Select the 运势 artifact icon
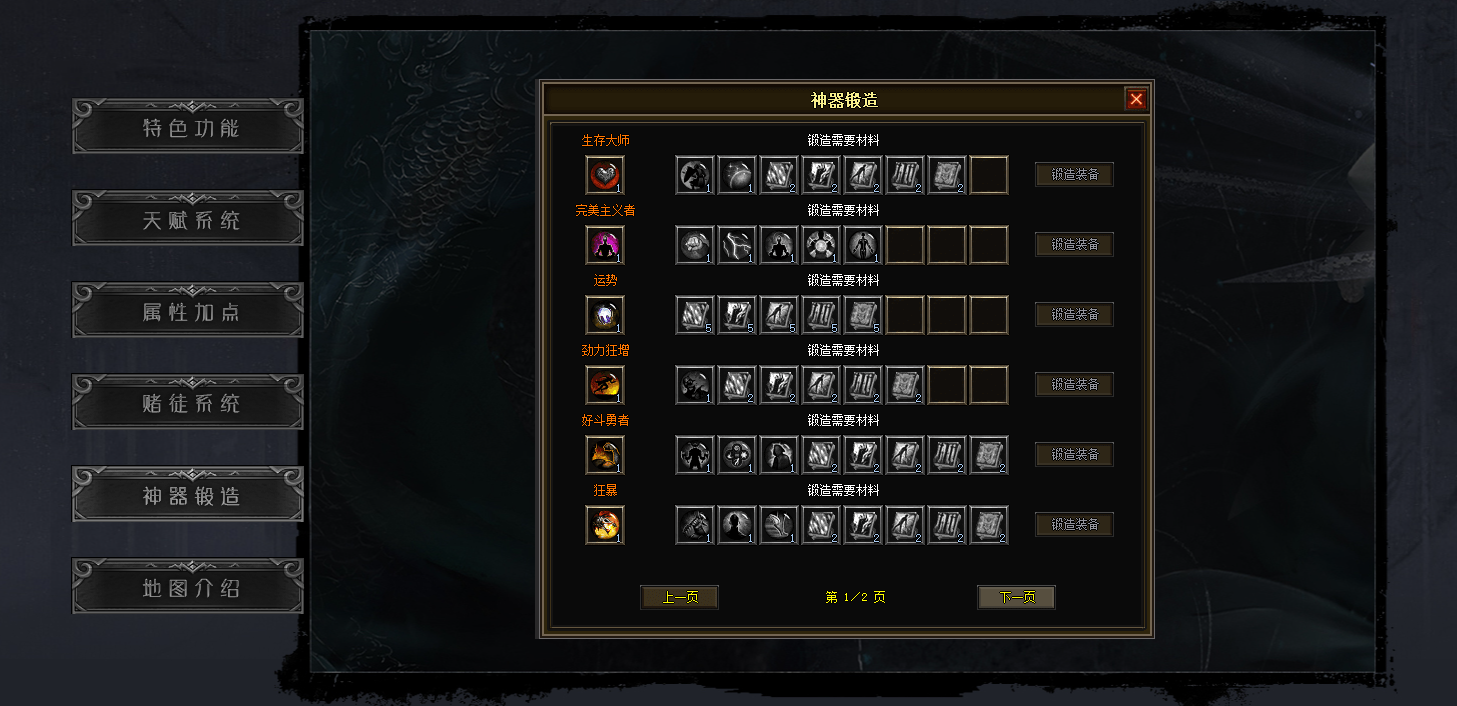 [x=605, y=315]
